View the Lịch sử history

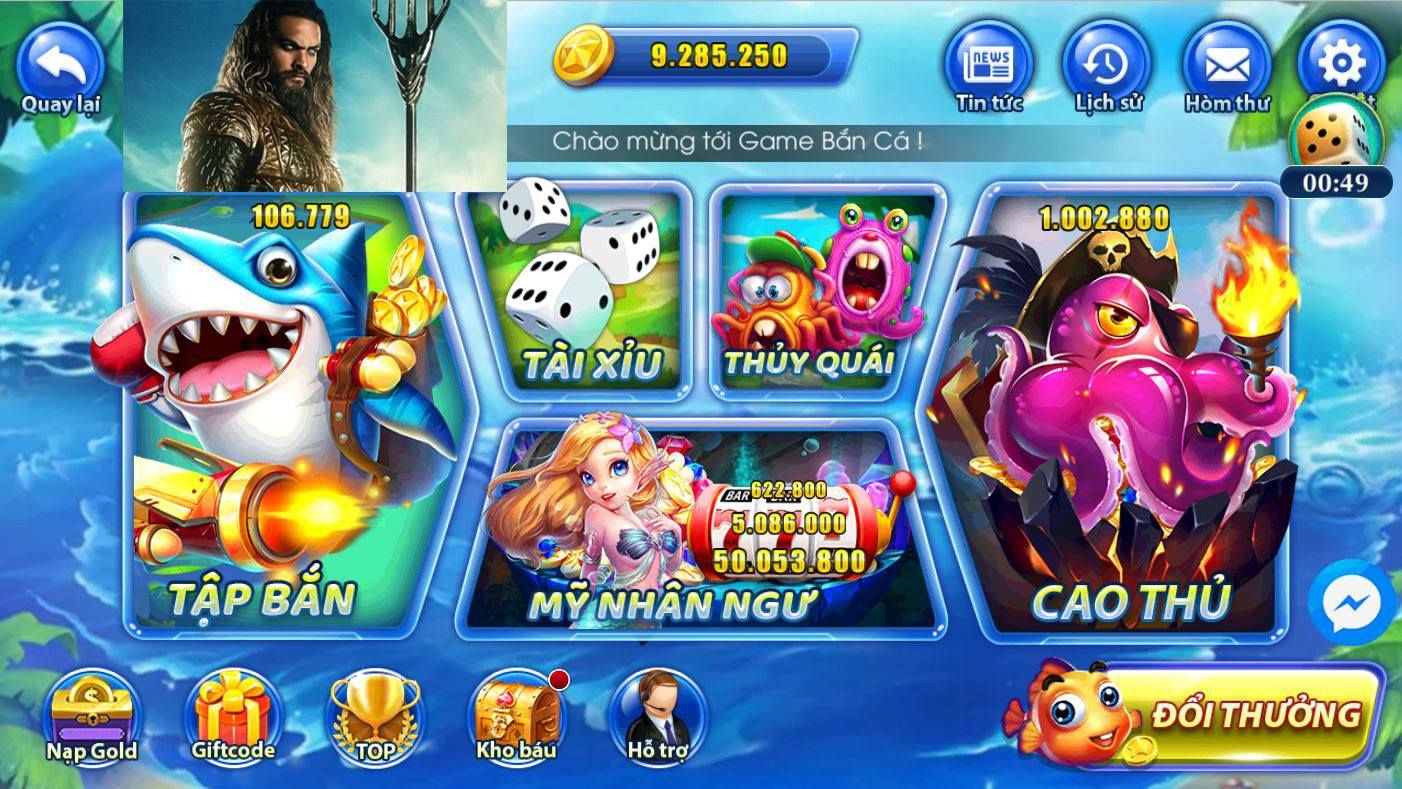pos(1106,66)
